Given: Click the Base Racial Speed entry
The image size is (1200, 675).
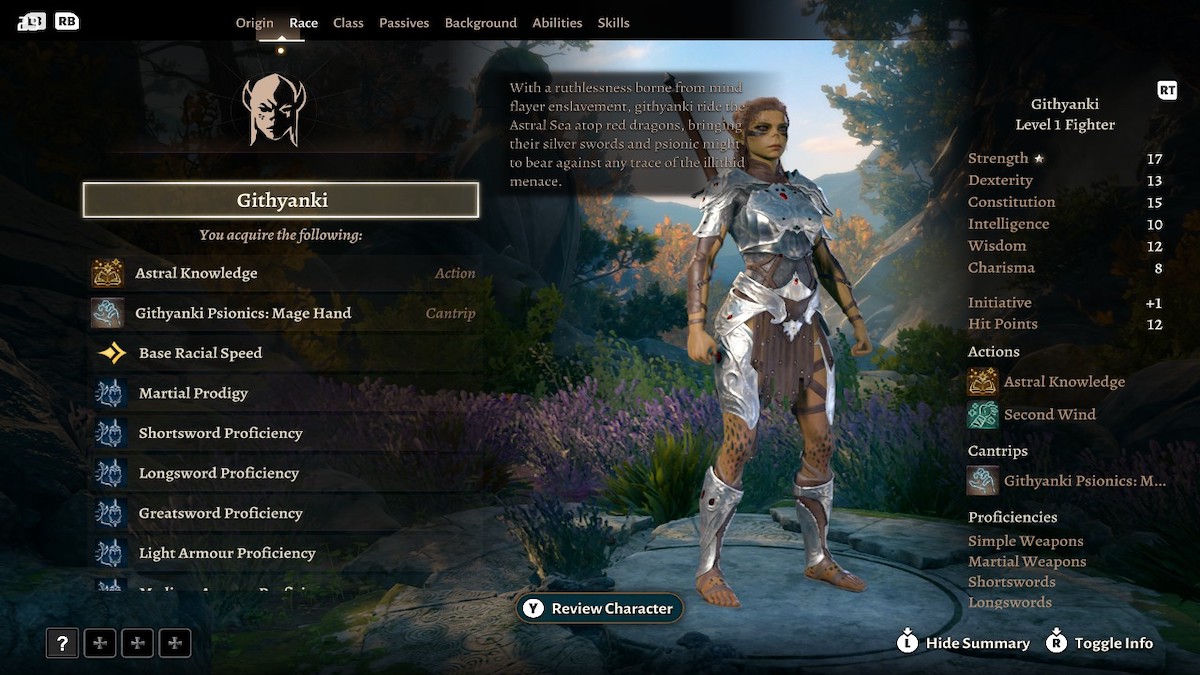Looking at the screenshot, I should 281,353.
